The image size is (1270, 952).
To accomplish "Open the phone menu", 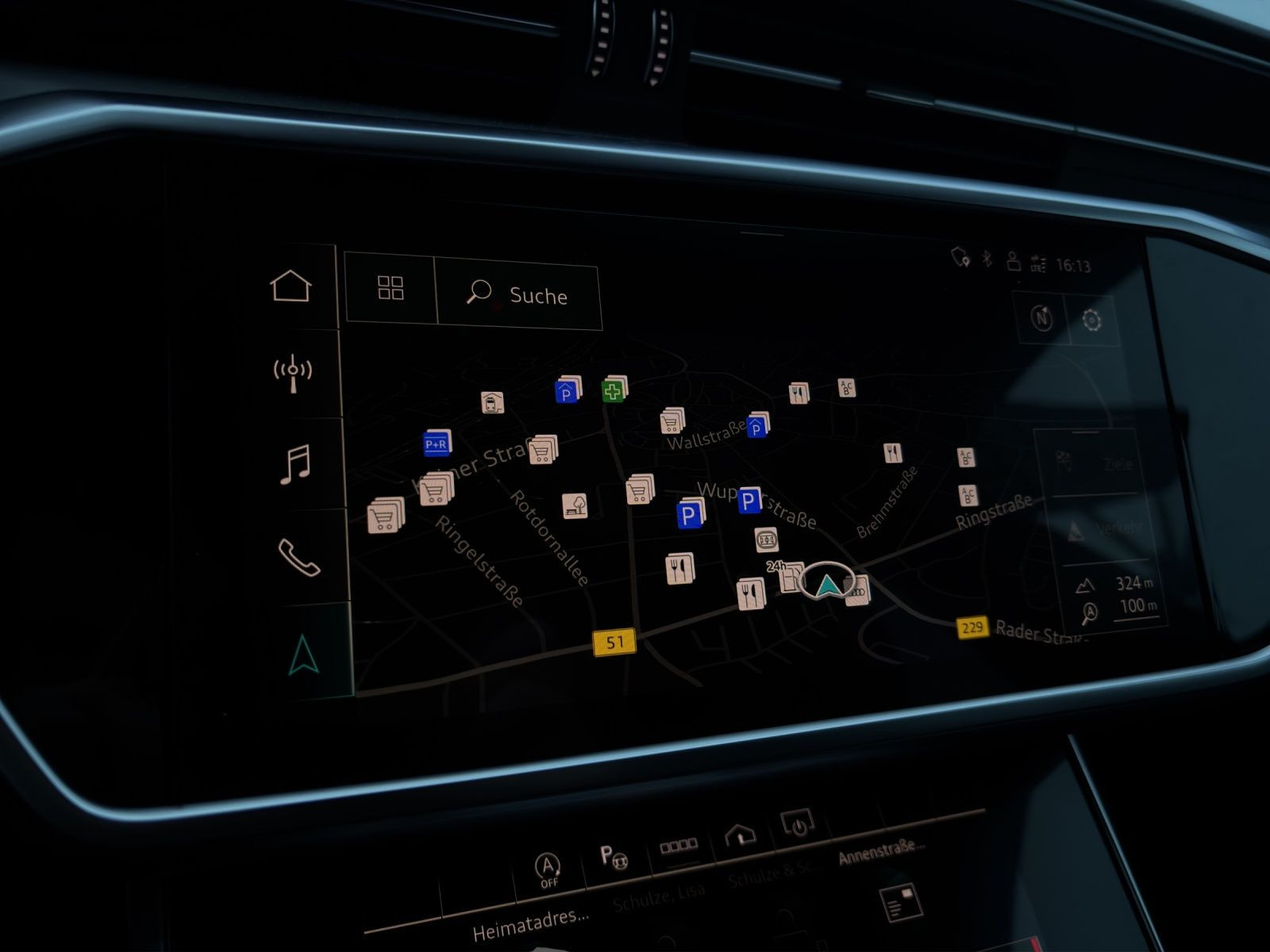I will pyautogui.click(x=298, y=557).
